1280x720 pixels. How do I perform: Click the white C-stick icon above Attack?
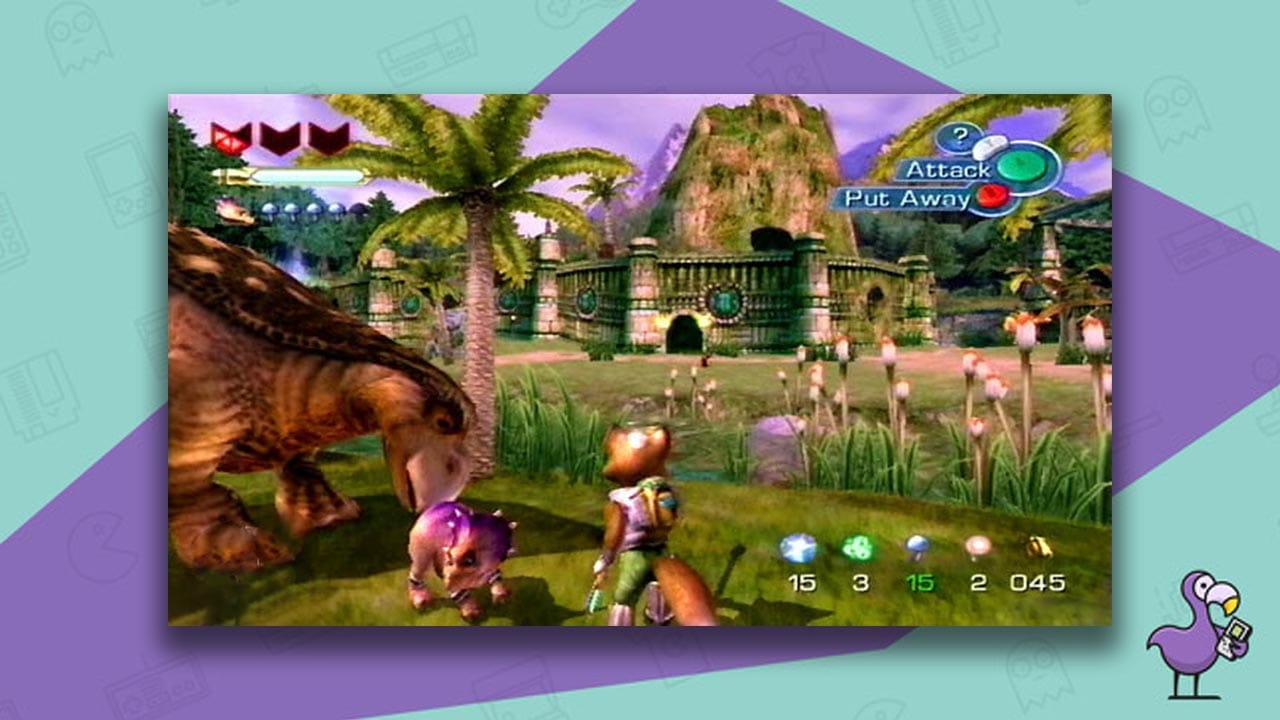point(991,146)
